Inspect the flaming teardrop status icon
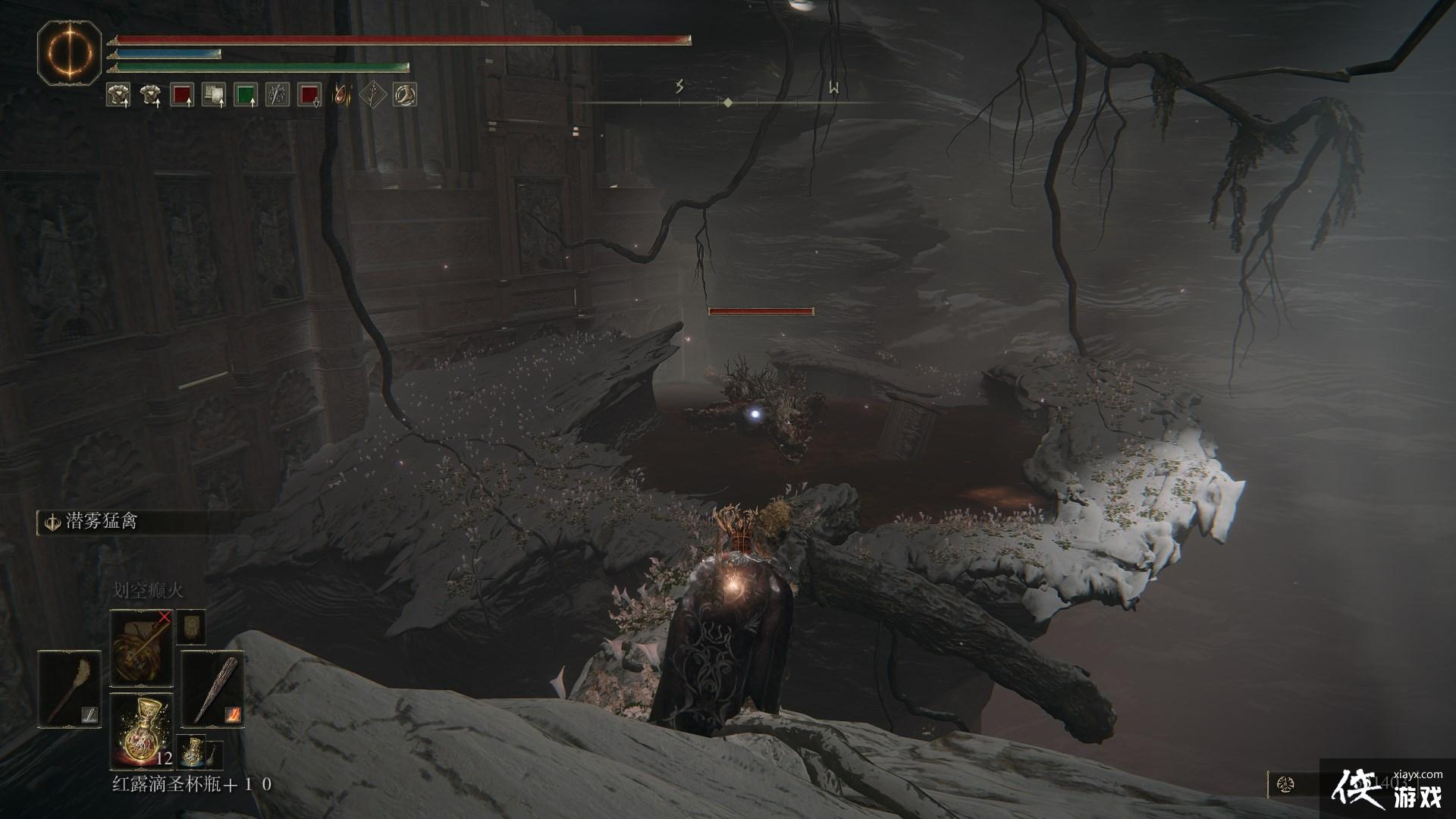 coord(342,95)
